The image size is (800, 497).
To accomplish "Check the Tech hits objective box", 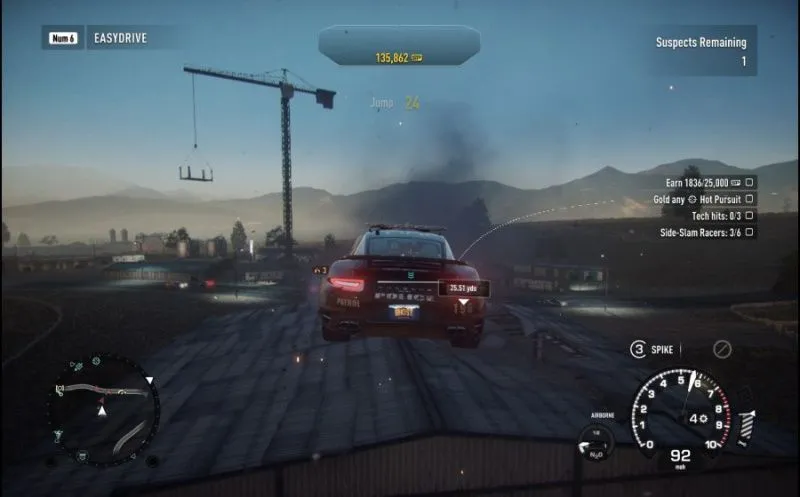I will click(750, 215).
